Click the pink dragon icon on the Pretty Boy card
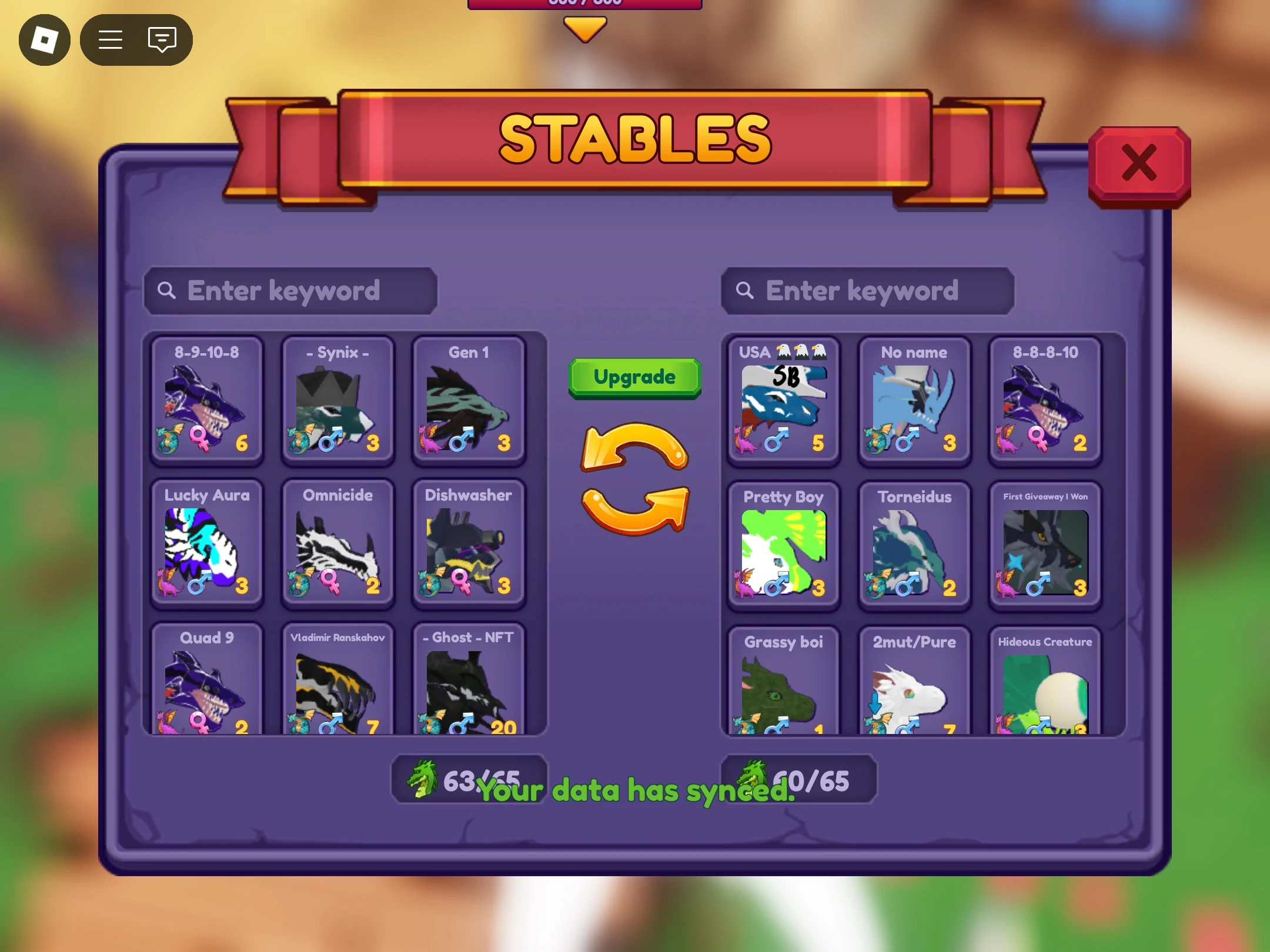The image size is (1270, 952). [x=745, y=582]
